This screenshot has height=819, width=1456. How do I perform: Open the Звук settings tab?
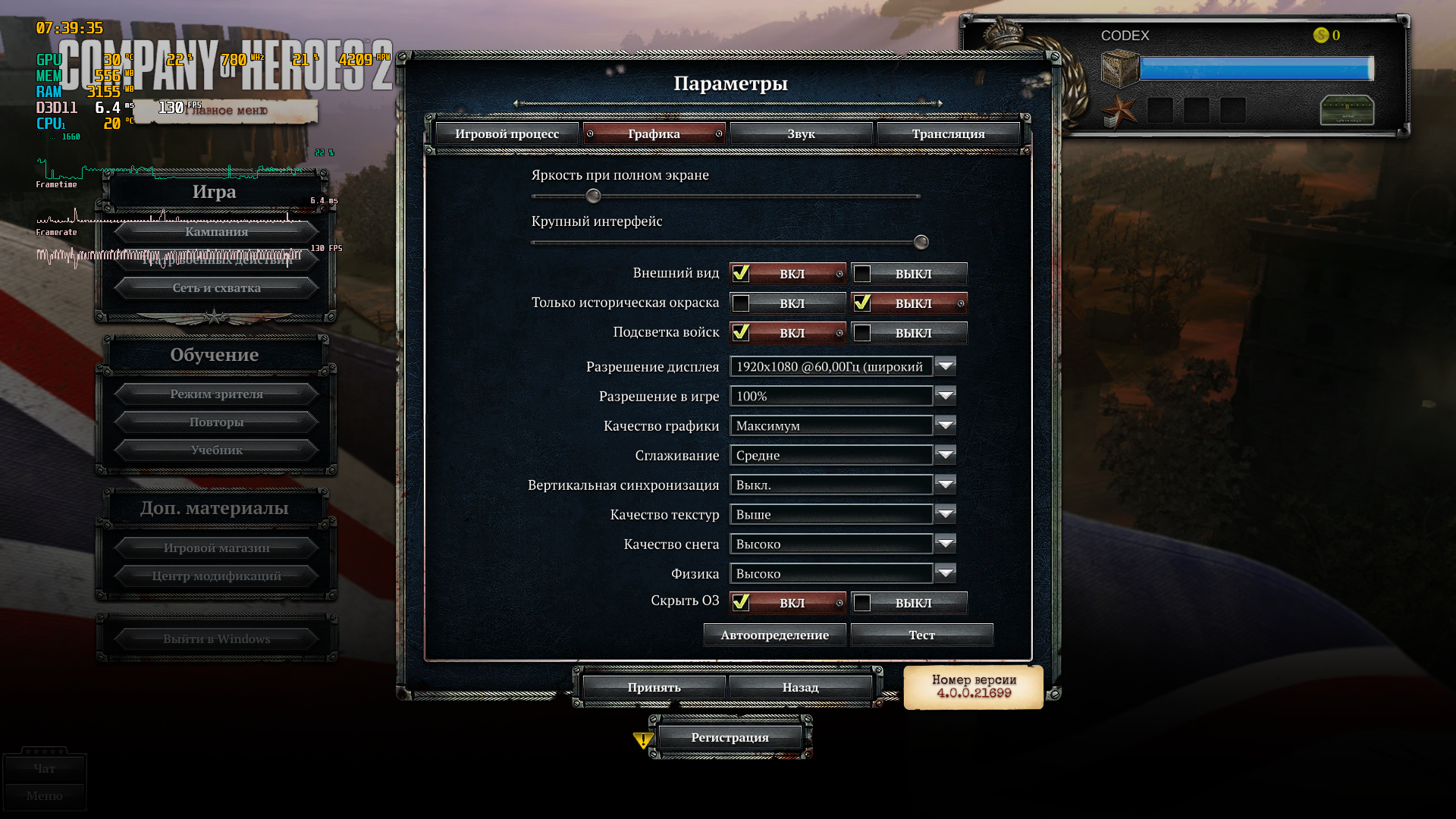tap(801, 134)
